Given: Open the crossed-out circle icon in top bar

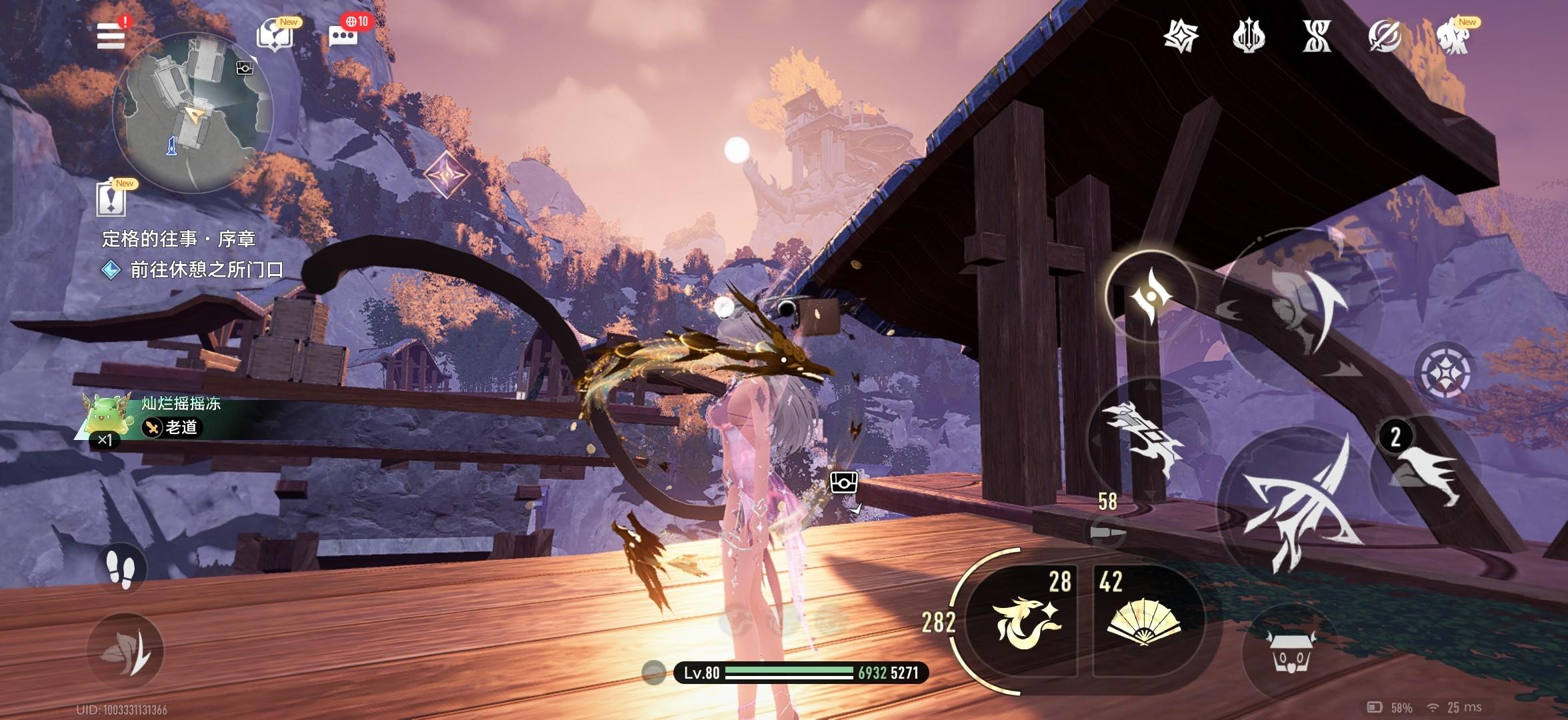Looking at the screenshot, I should 1384,36.
